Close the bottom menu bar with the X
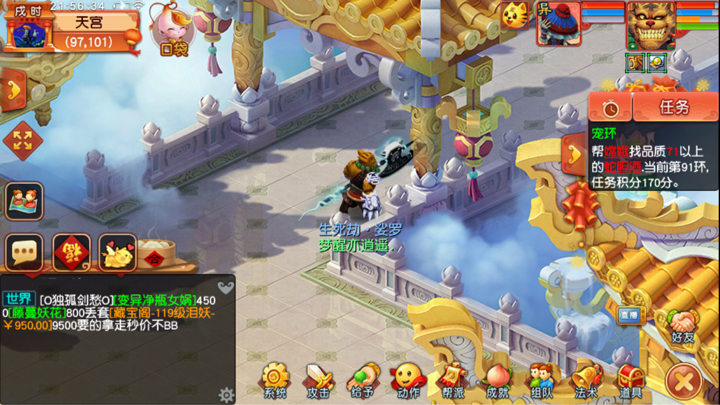 pos(684,380)
